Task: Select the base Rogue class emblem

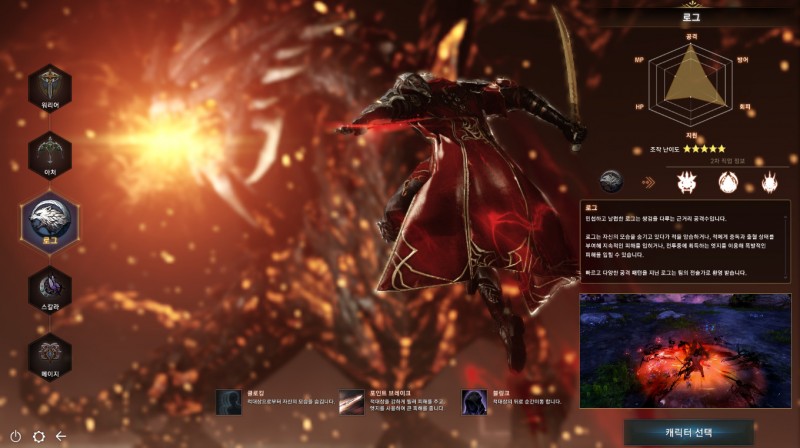Action: 612,182
